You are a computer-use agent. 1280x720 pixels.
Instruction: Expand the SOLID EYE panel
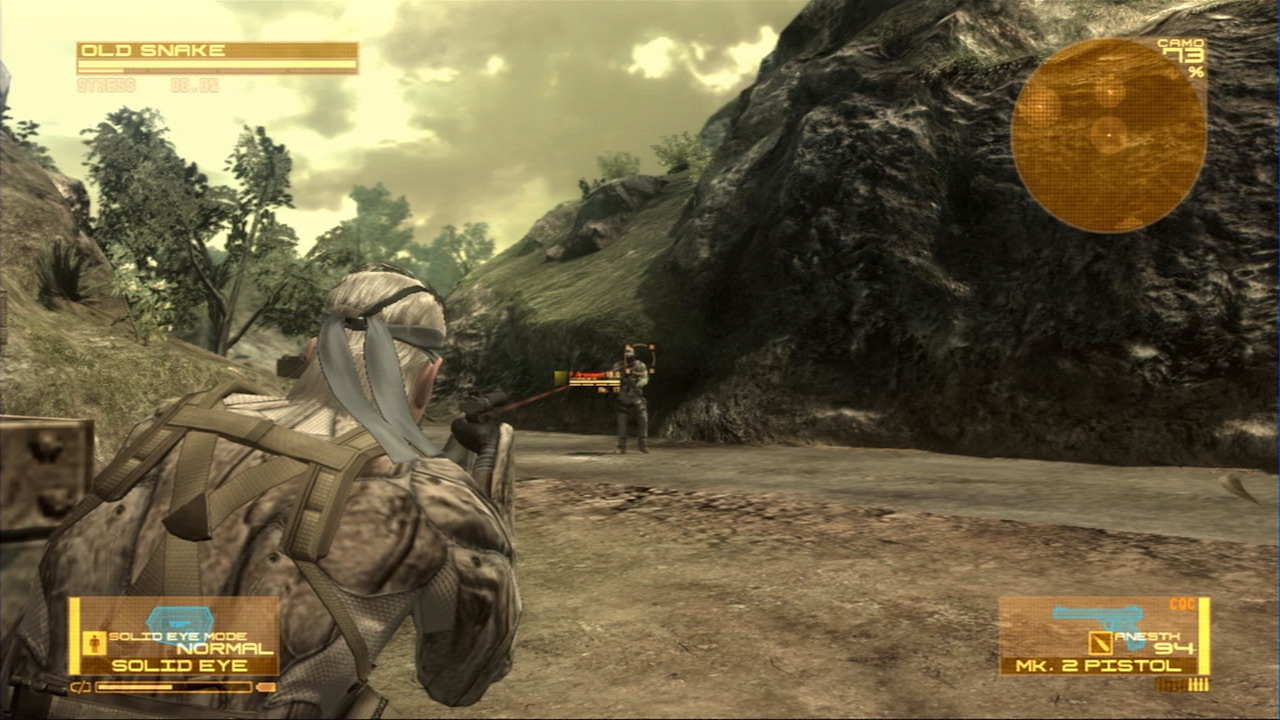pyautogui.click(x=180, y=663)
